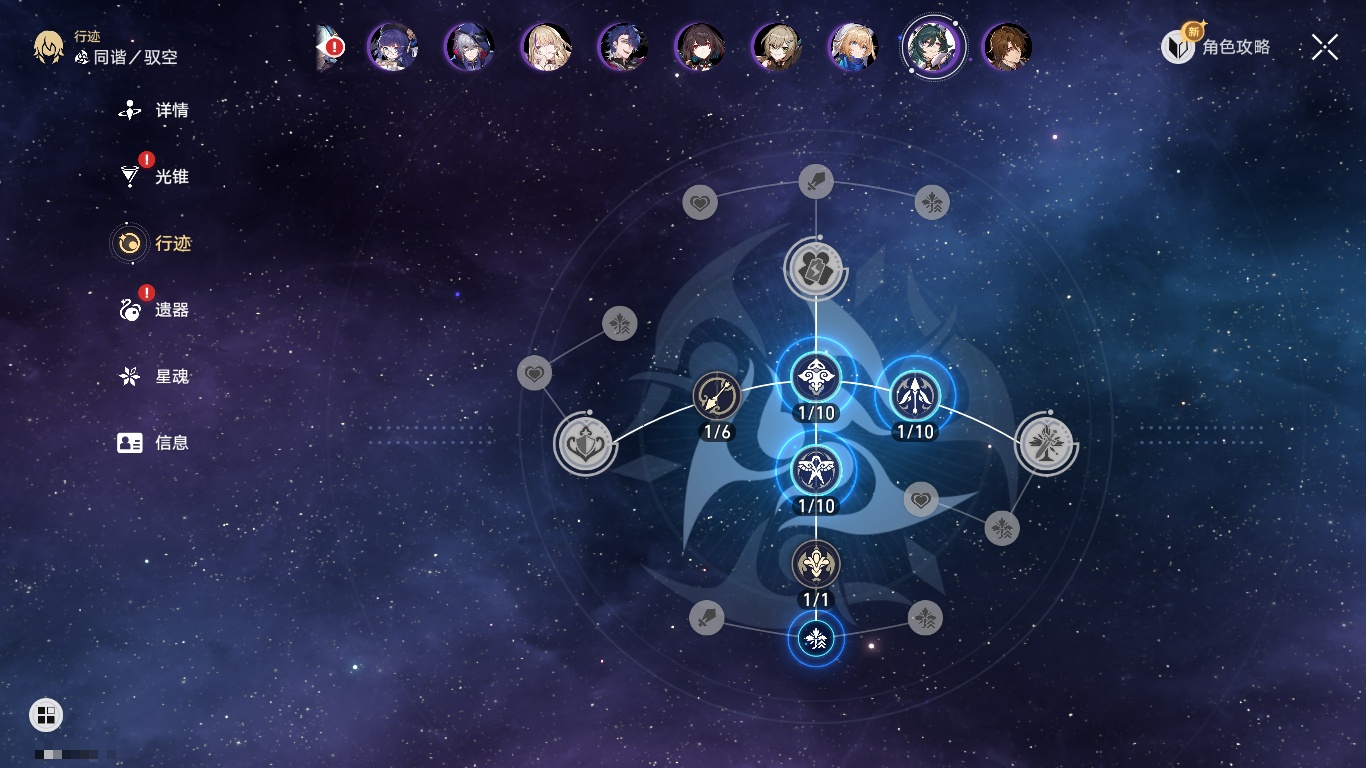The image size is (1366, 768).
Task: Select the locked sword stat node at top
Action: [x=816, y=182]
